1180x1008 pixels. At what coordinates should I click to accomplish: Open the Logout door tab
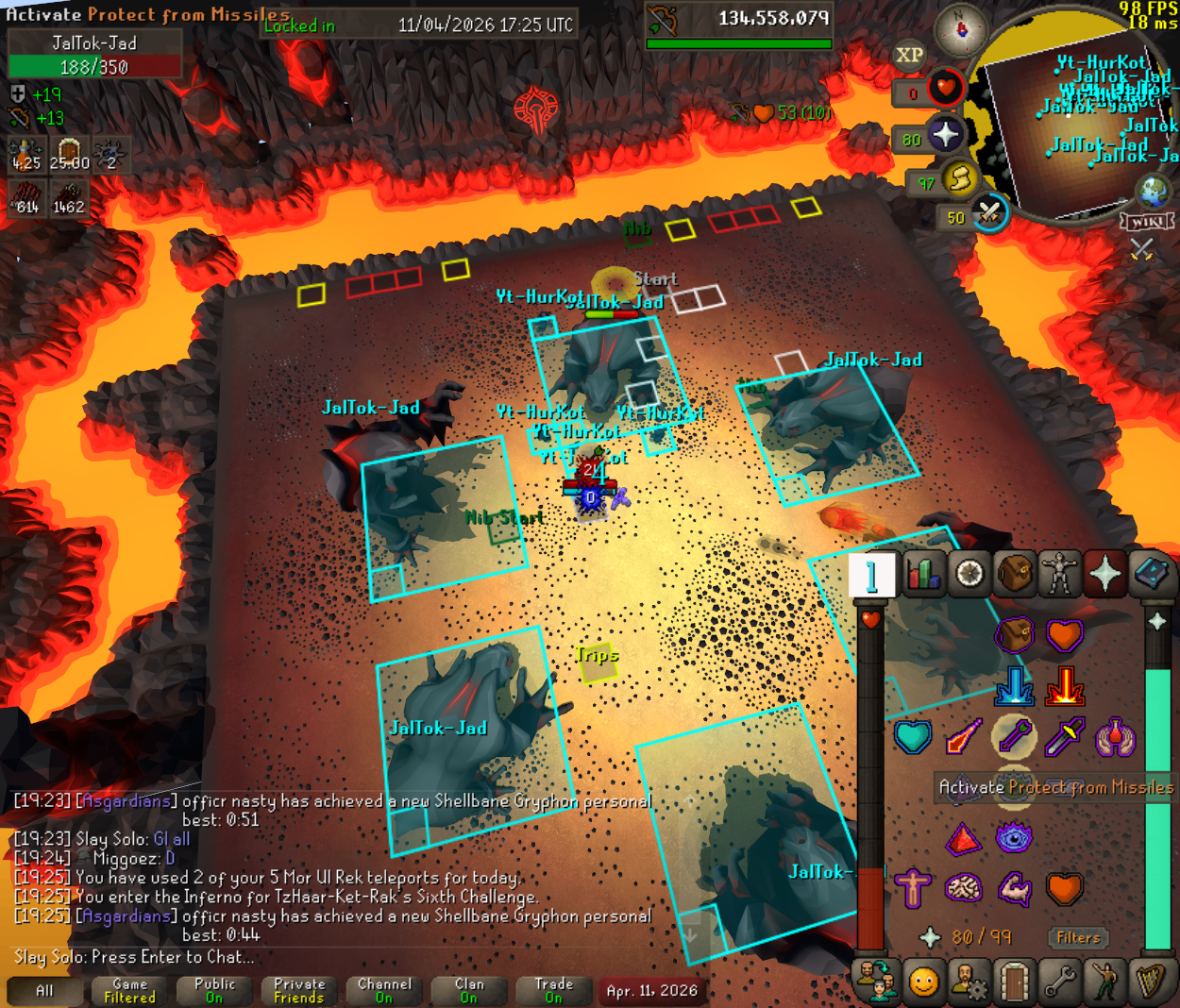1015,983
